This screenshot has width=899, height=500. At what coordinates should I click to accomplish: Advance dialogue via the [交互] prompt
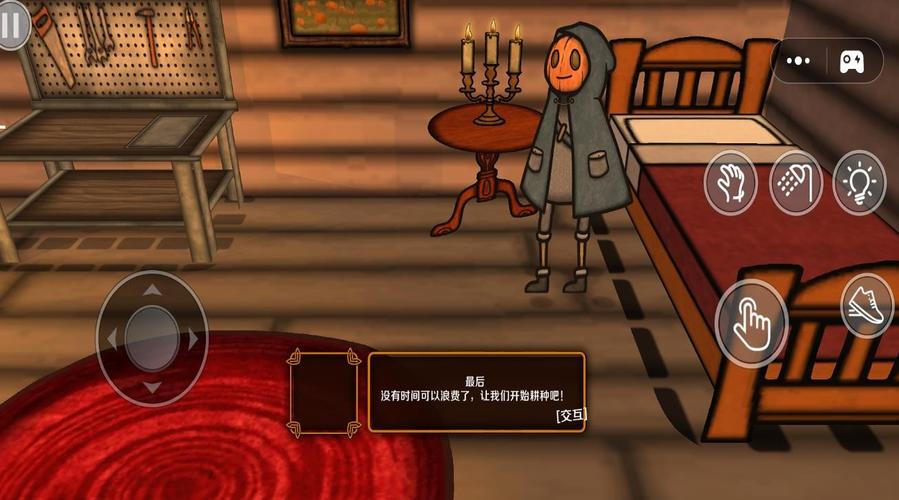pyautogui.click(x=570, y=414)
